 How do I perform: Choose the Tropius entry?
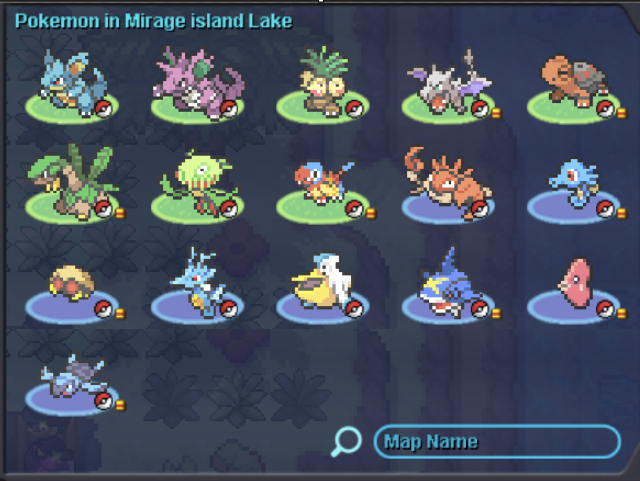[70, 183]
